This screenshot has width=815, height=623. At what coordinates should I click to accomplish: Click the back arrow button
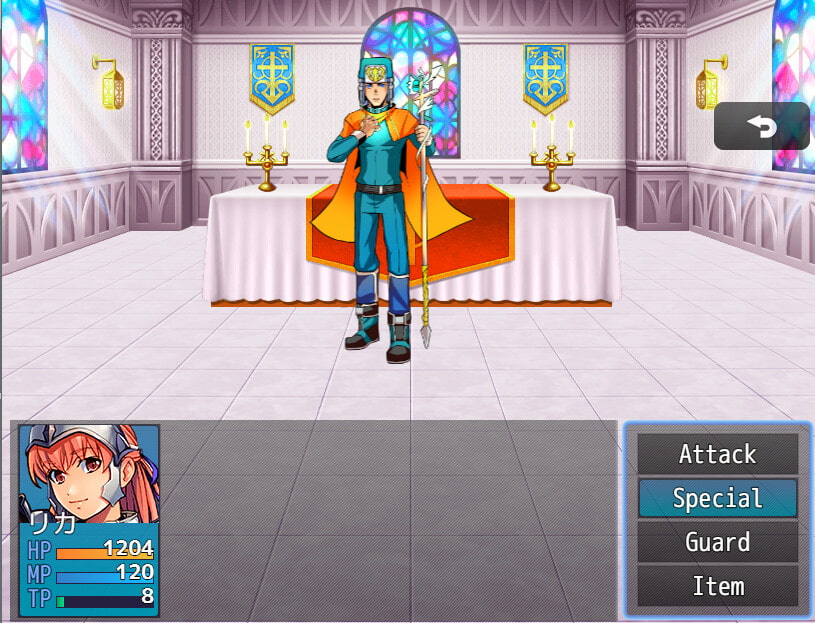click(x=761, y=126)
